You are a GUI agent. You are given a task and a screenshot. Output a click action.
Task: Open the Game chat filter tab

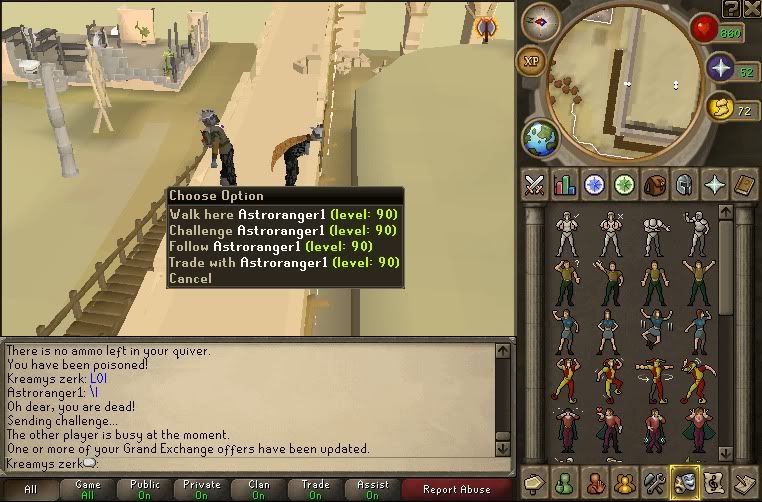point(88,489)
